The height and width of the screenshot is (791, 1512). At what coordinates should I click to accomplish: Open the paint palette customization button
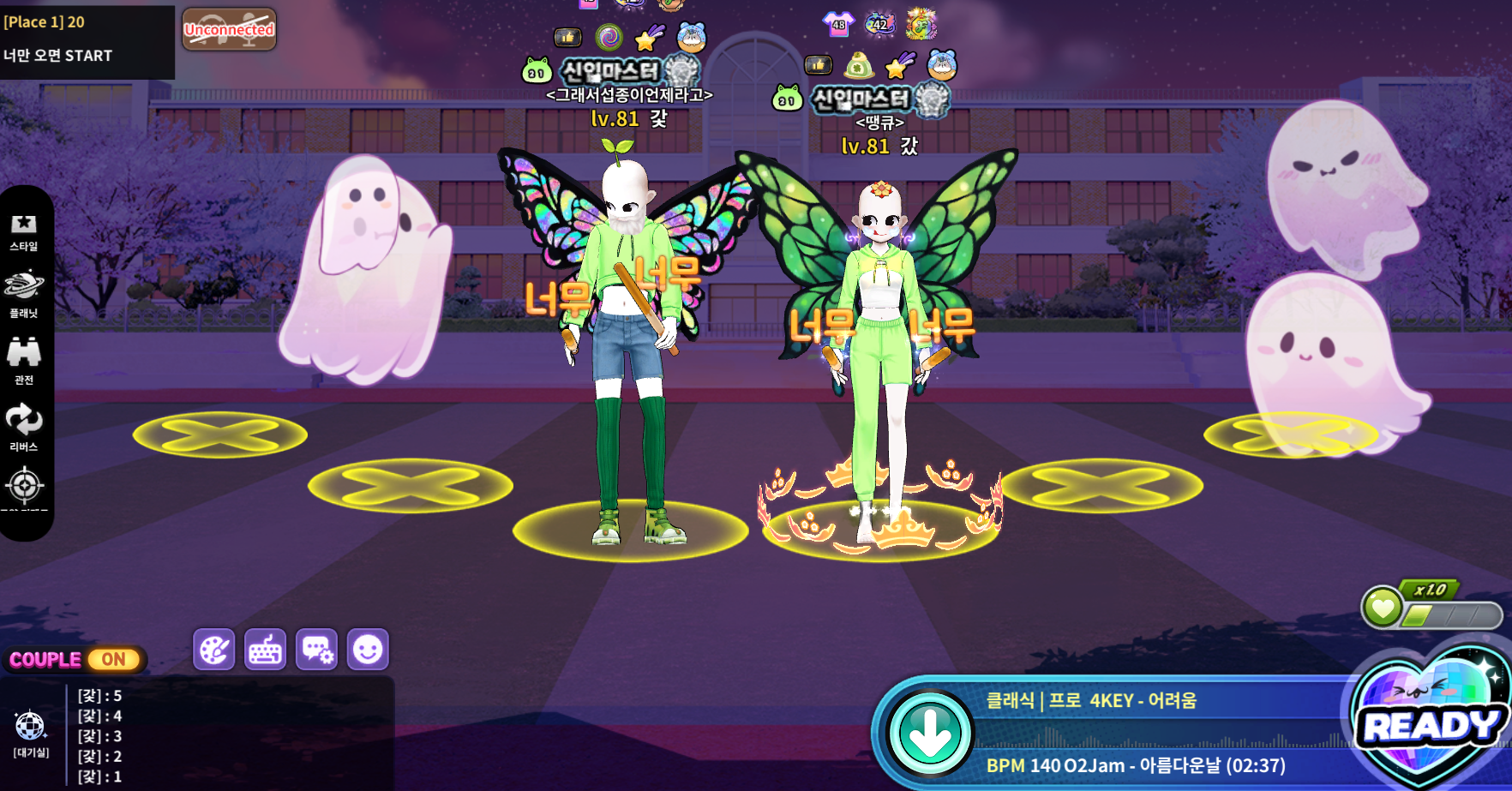pyautogui.click(x=213, y=650)
